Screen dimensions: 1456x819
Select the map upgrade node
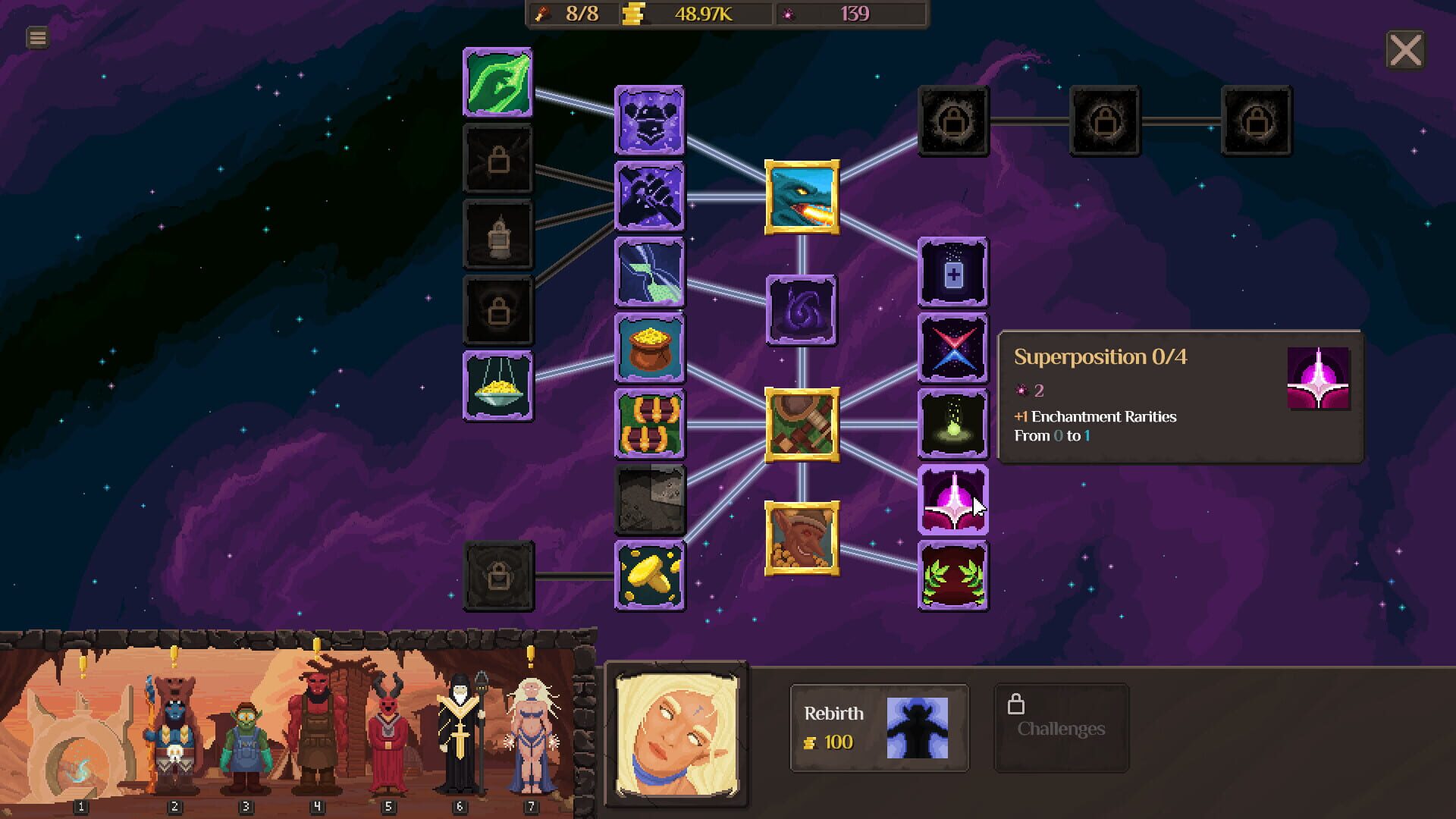point(802,423)
